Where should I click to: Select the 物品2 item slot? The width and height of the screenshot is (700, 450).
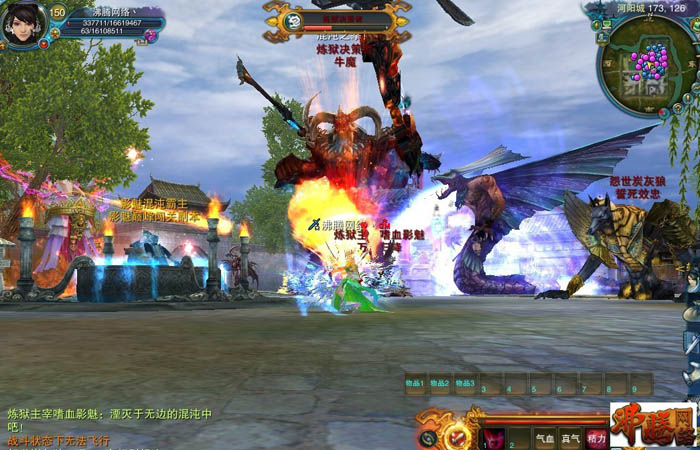tap(439, 384)
